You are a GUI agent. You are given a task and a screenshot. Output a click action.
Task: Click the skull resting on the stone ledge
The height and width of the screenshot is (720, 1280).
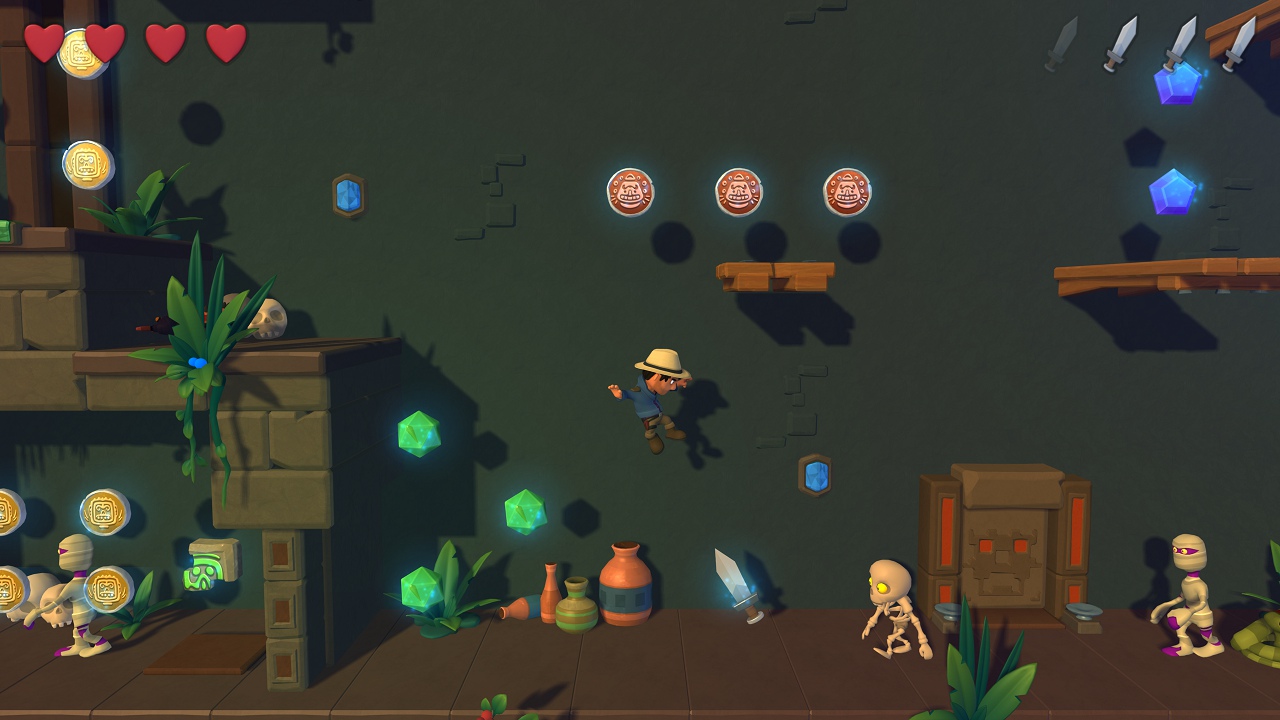click(x=269, y=319)
